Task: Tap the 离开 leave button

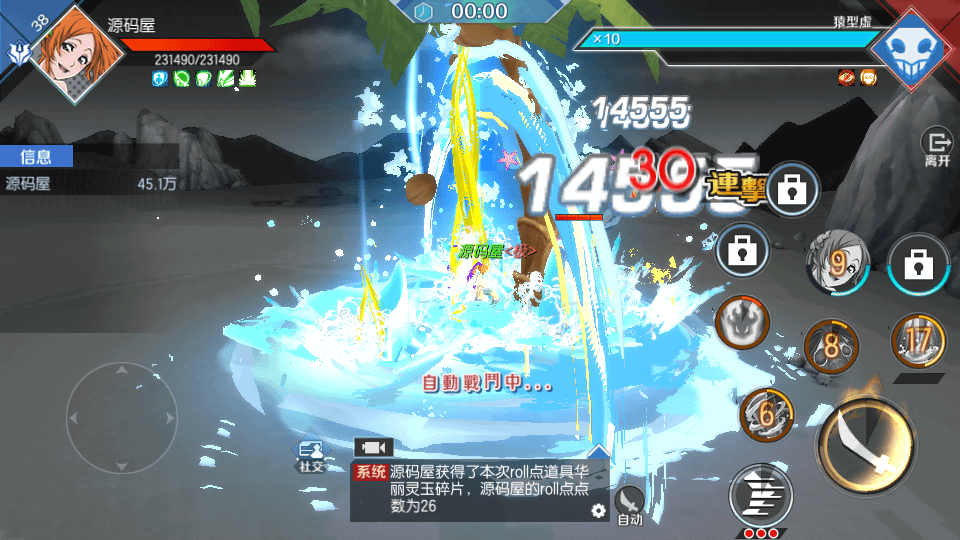Action: coord(937,147)
